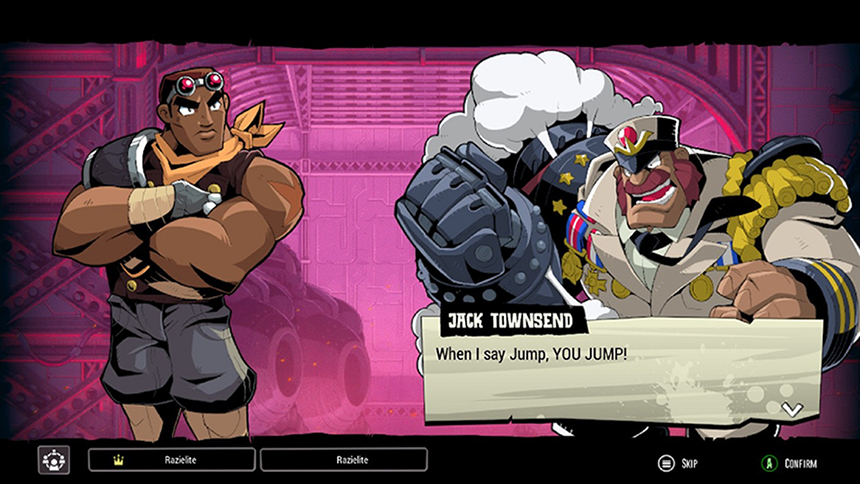The image size is (860, 484).
Task: Select the Razielite player box with the crown
Action: [x=173, y=460]
